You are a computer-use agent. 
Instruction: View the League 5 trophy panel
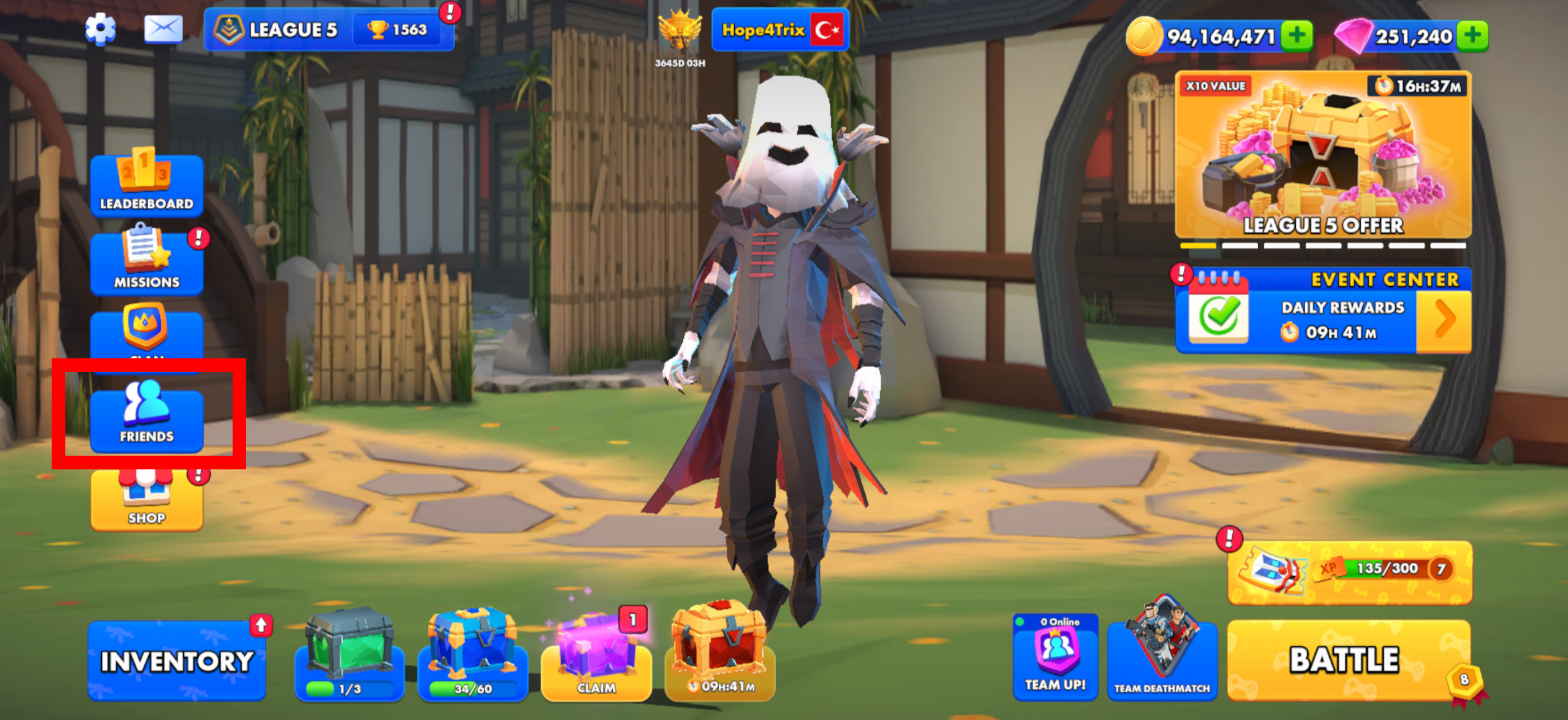pyautogui.click(x=329, y=29)
